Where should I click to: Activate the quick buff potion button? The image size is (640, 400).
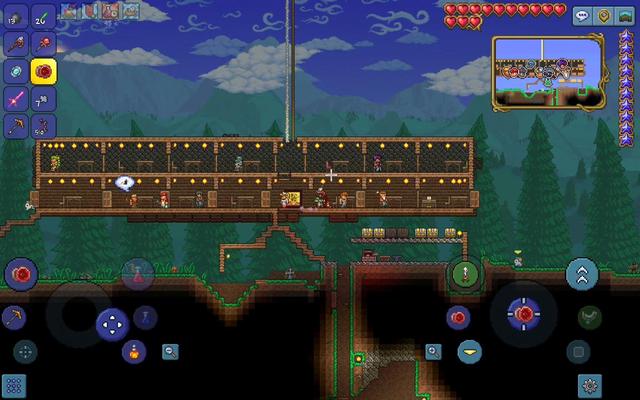pos(133,351)
